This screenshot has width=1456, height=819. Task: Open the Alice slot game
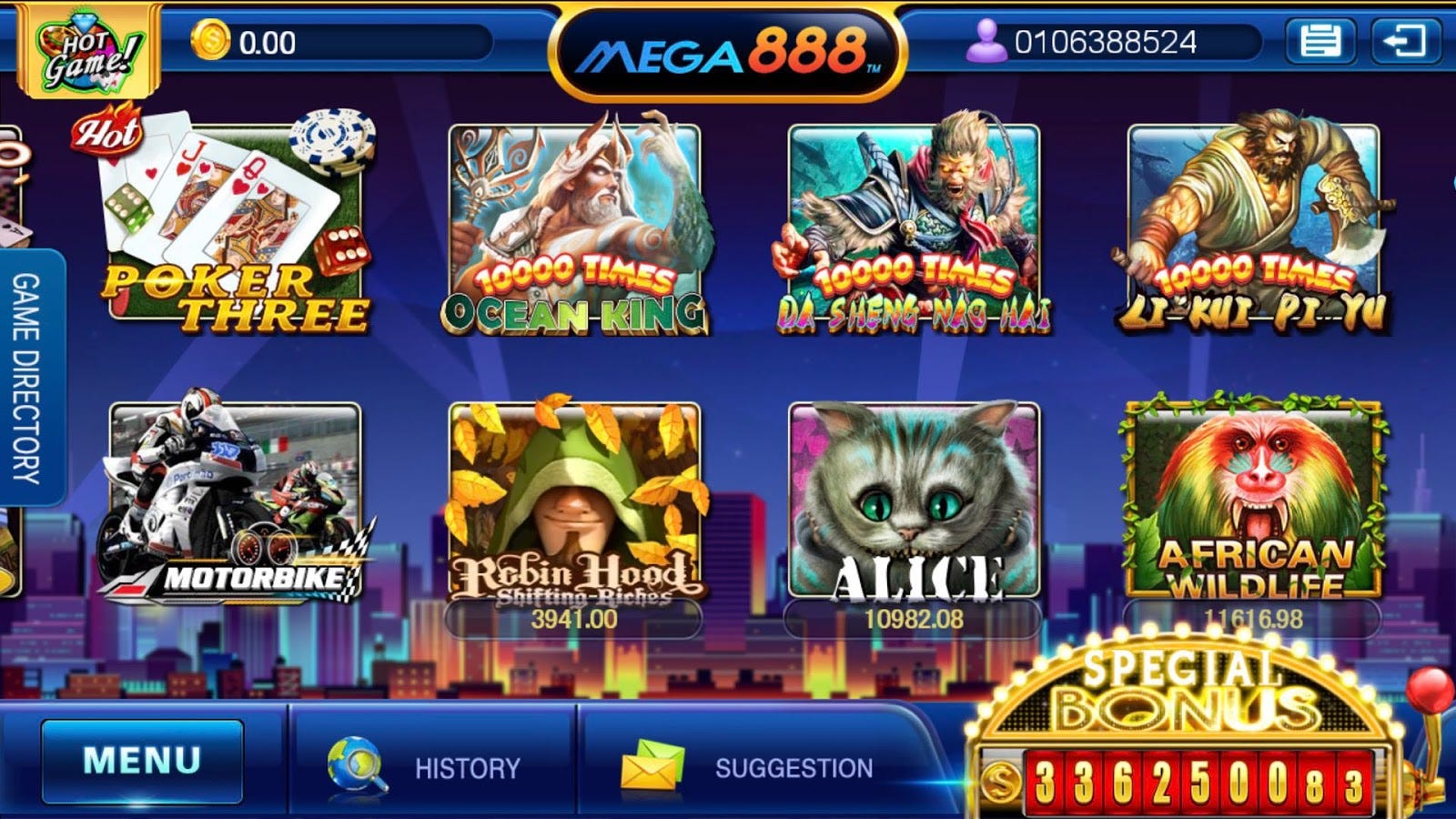(915, 500)
